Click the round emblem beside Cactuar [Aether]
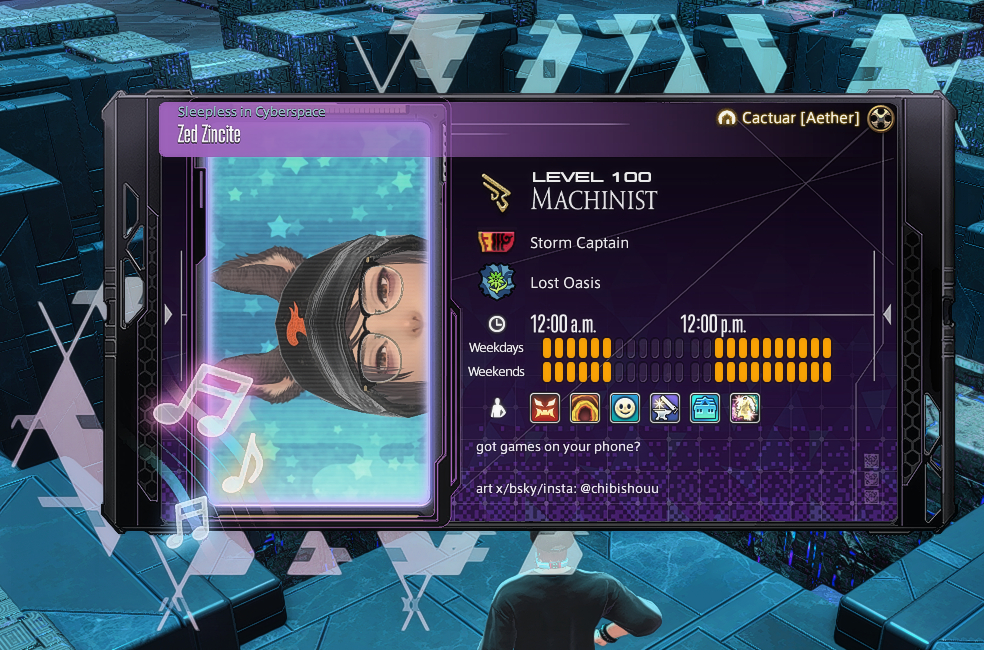Image resolution: width=984 pixels, height=650 pixels. click(x=881, y=118)
